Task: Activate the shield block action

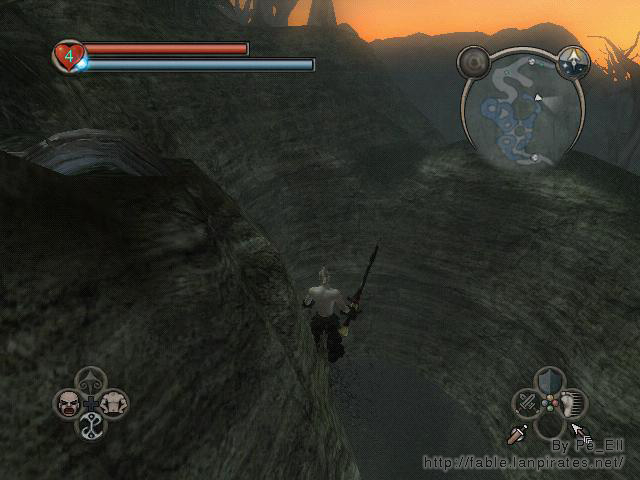Action: point(547,381)
